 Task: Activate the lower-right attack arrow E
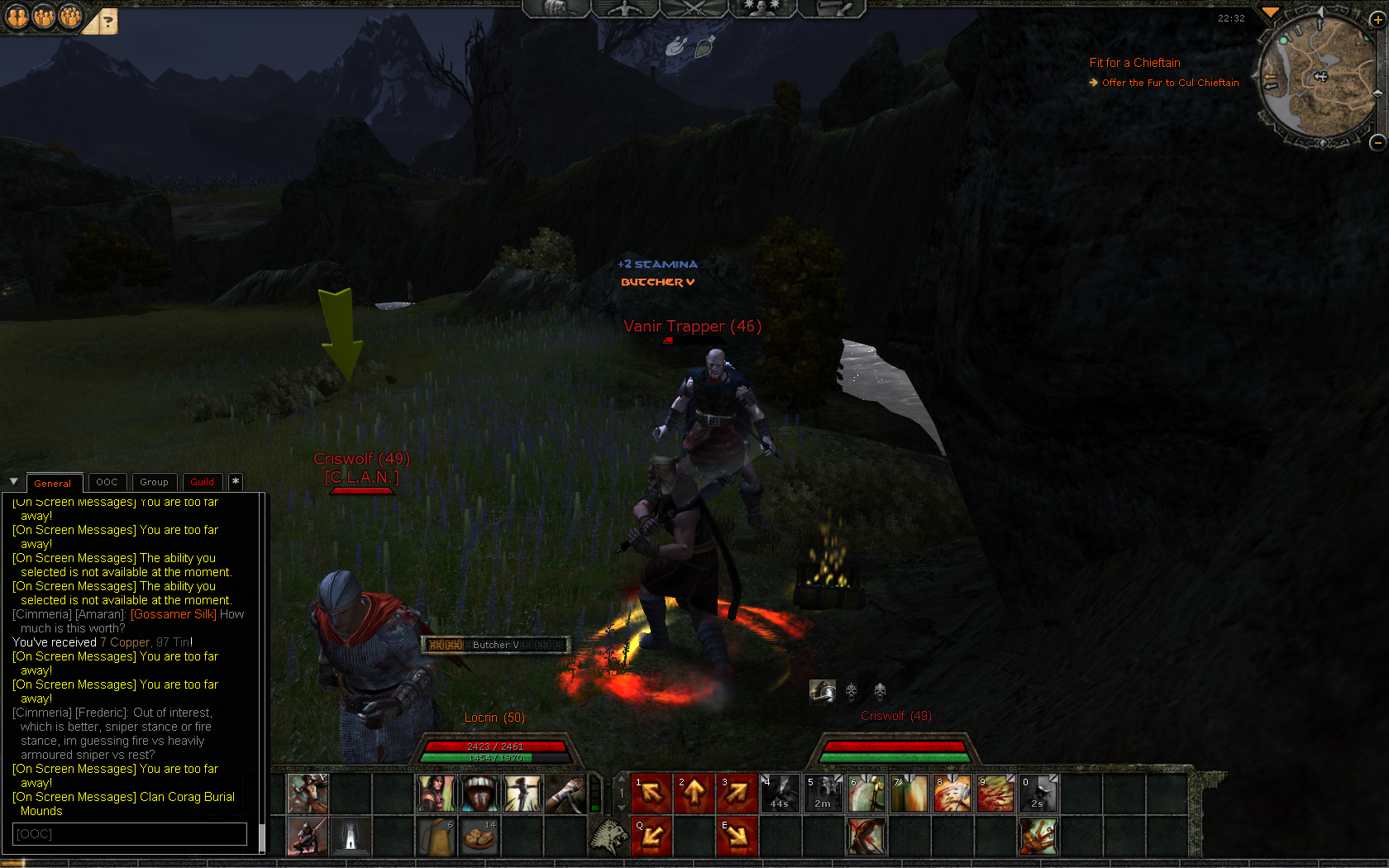pyautogui.click(x=737, y=837)
